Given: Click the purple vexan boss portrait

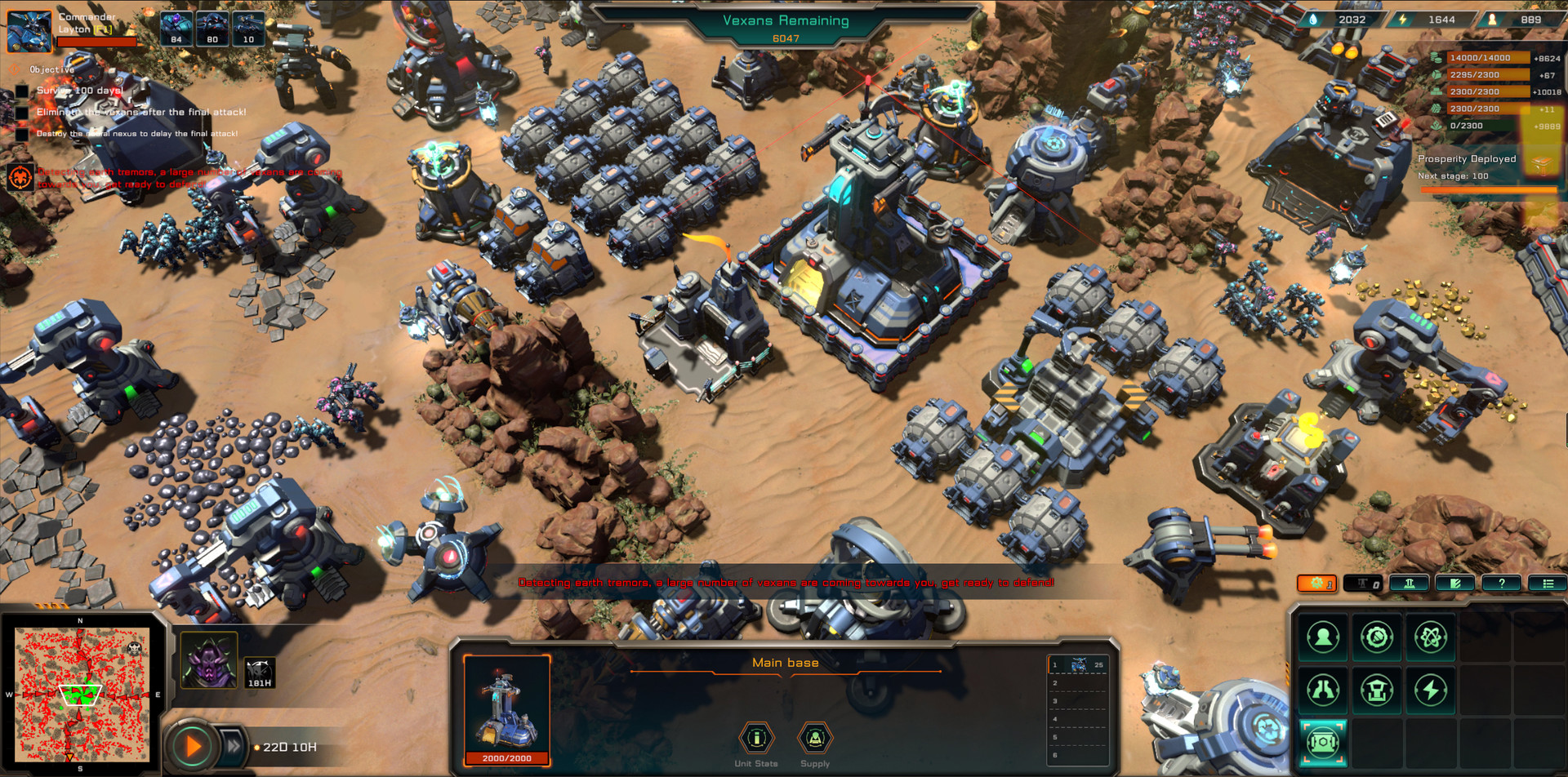Looking at the screenshot, I should point(209,659).
